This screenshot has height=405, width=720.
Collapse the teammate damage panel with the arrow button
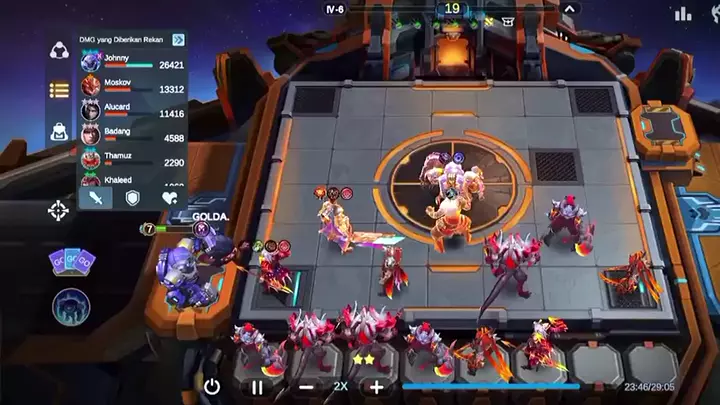point(178,40)
